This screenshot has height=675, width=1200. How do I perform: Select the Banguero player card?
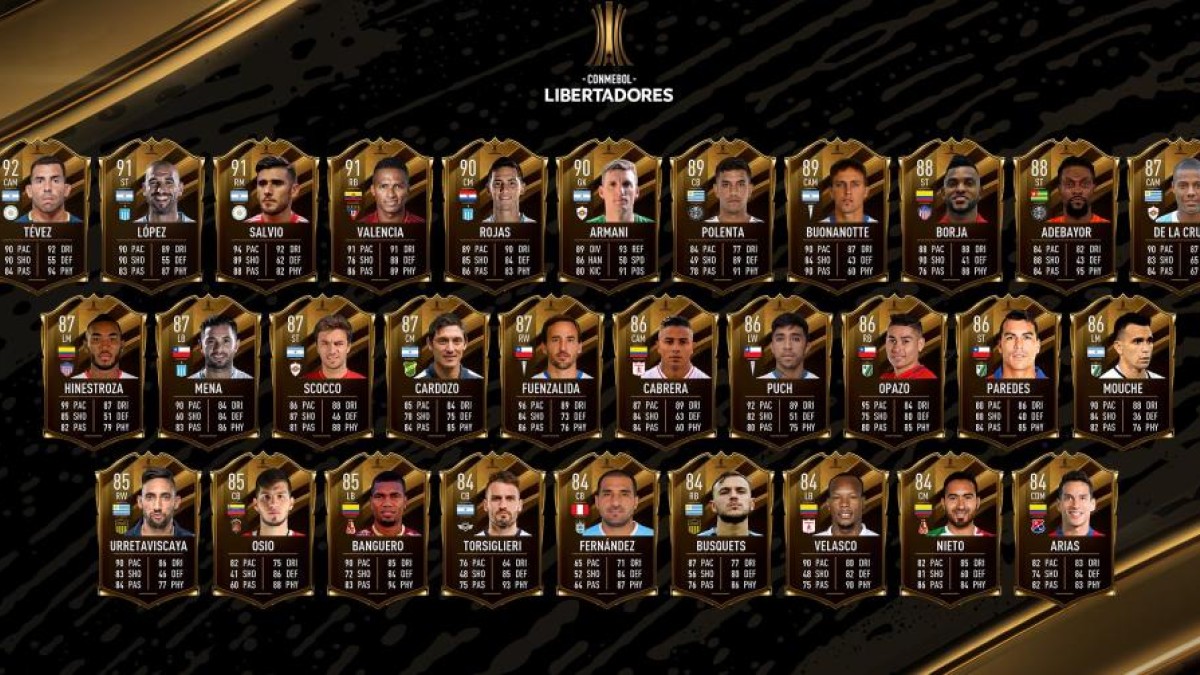(x=377, y=528)
